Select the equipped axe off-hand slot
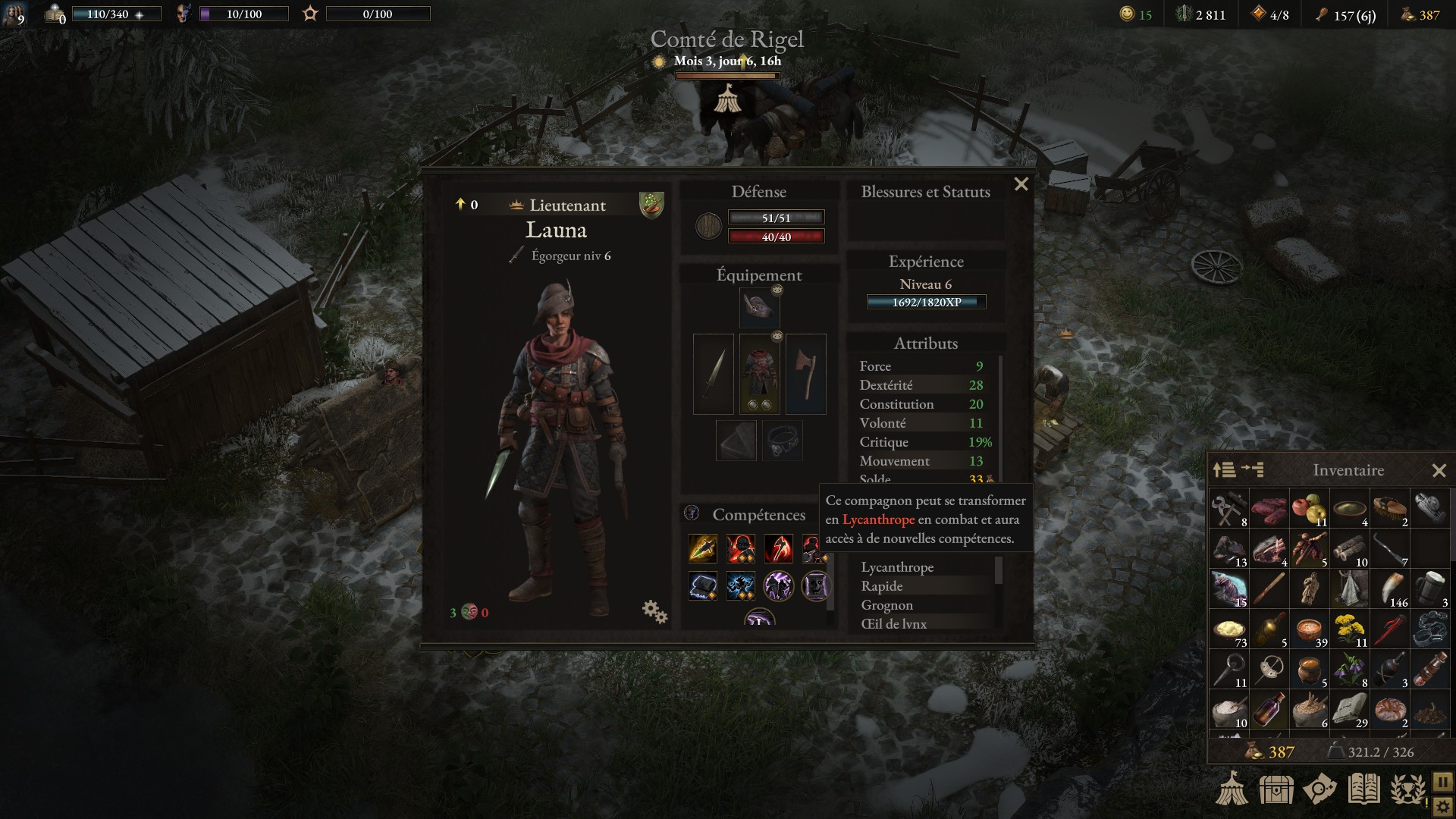 [x=806, y=374]
